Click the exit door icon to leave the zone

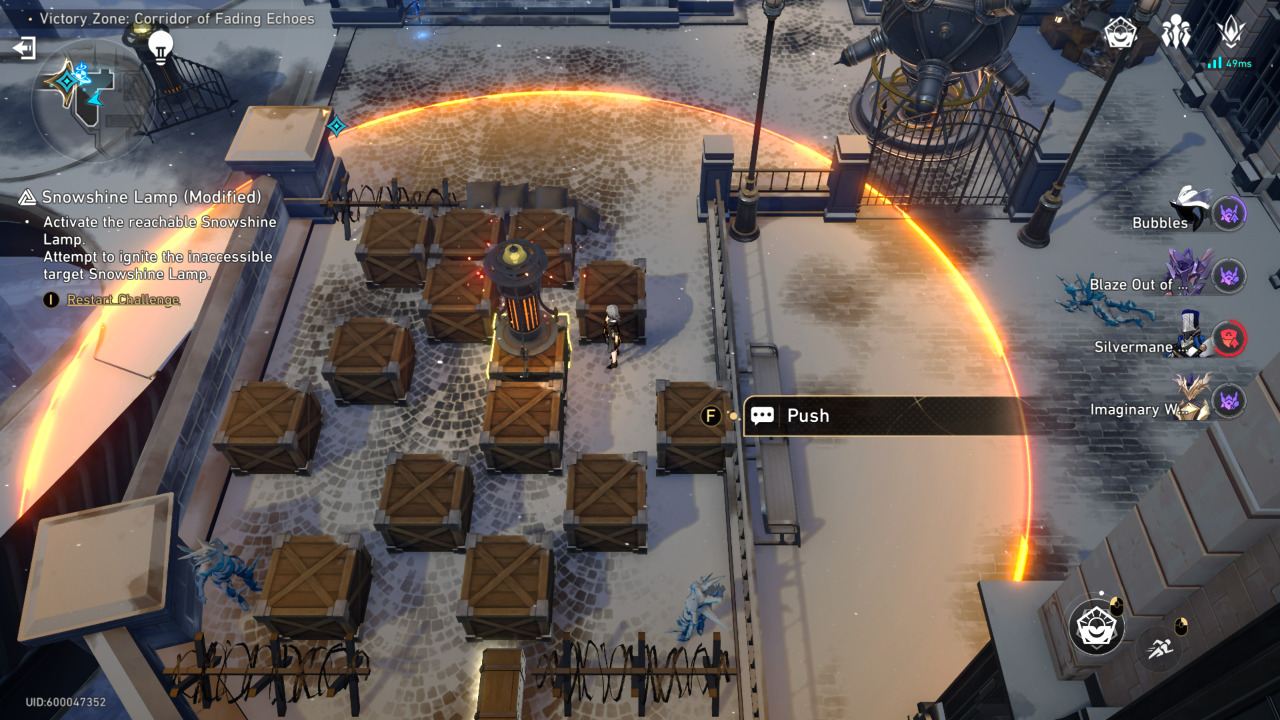pos(24,47)
